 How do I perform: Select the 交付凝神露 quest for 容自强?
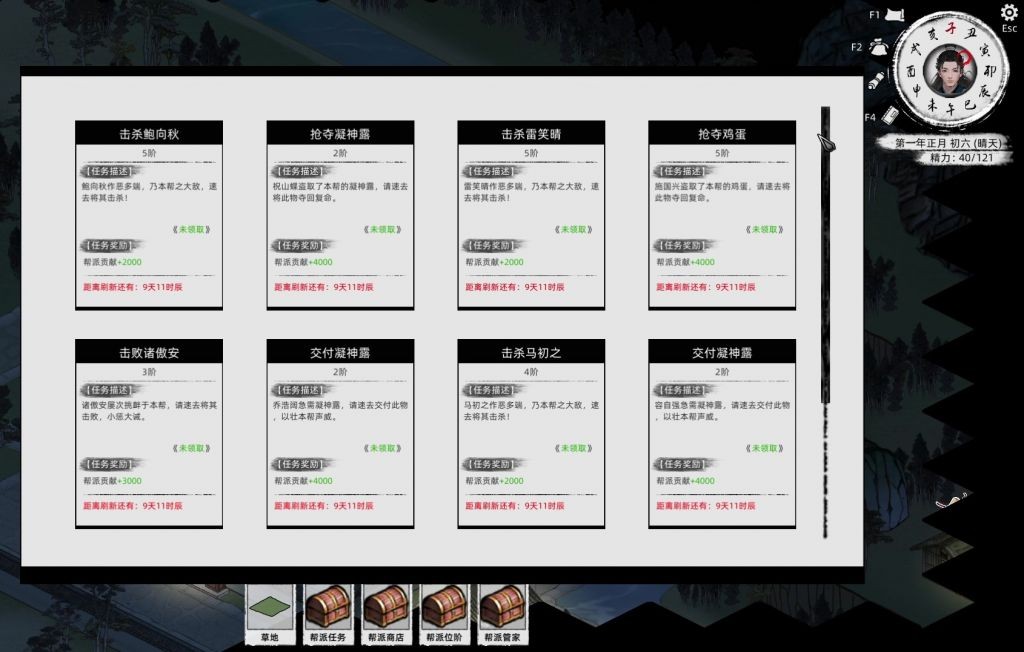click(x=722, y=433)
